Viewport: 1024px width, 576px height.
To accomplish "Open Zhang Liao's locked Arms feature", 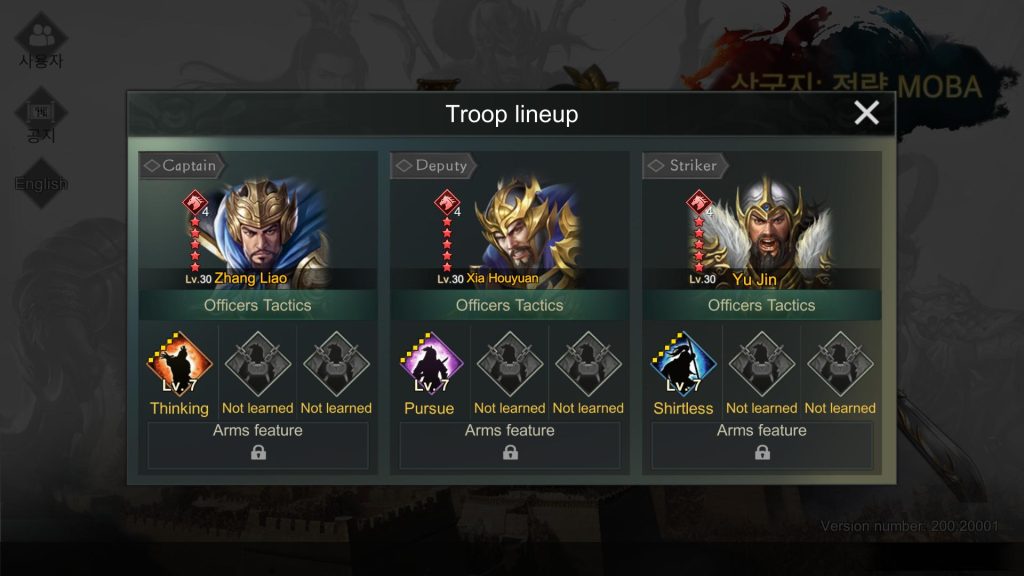I will [x=258, y=445].
